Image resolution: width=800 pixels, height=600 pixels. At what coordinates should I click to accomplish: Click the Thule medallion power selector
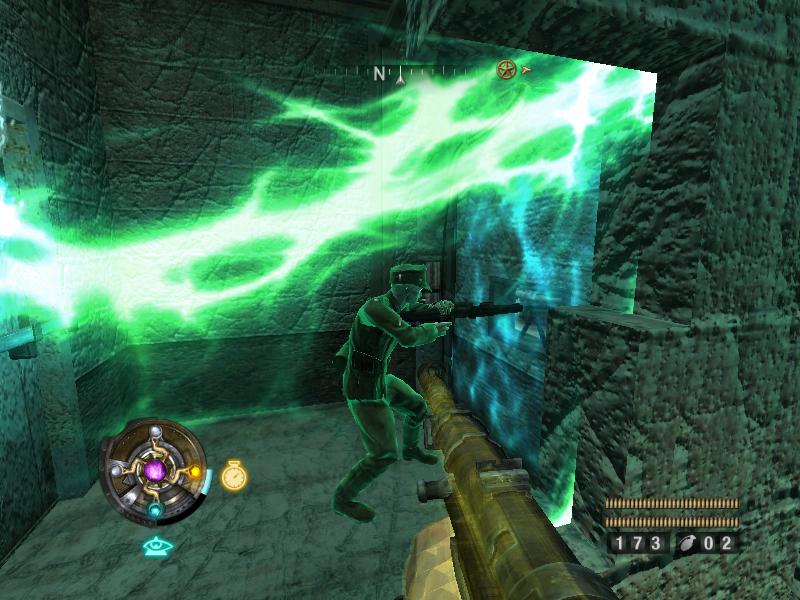click(x=154, y=469)
